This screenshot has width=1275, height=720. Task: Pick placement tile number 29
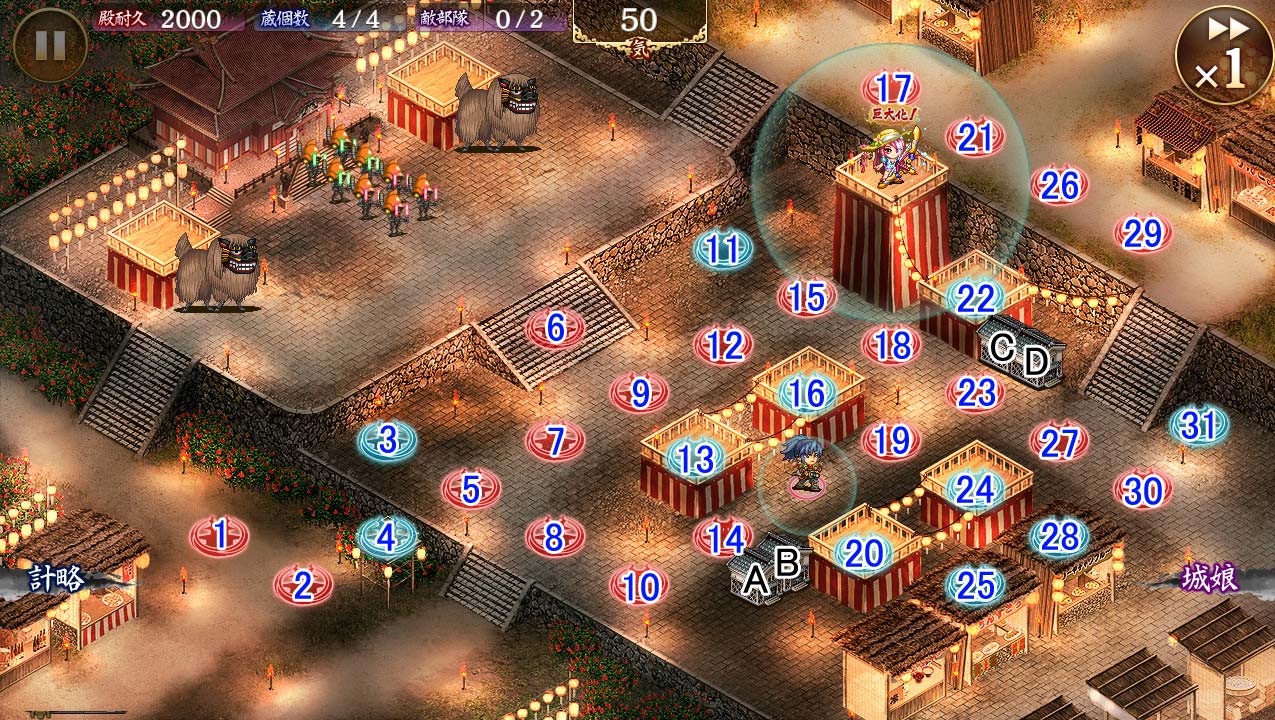(x=1143, y=233)
